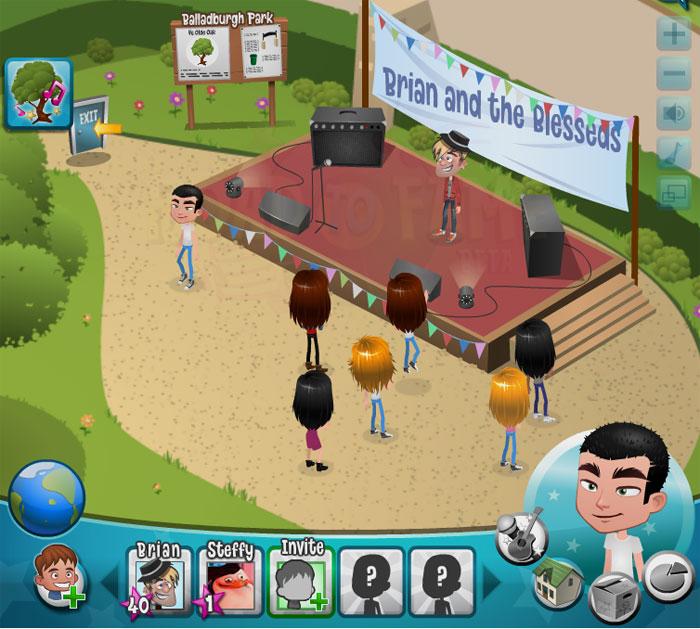Go to the house icon
The width and height of the screenshot is (700, 629).
[558, 581]
